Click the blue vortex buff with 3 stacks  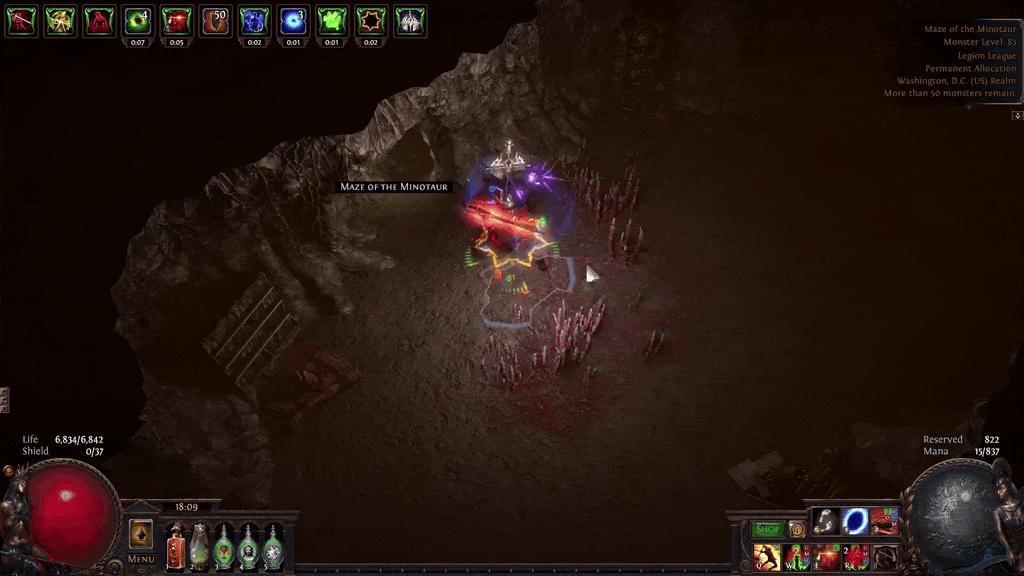pos(292,20)
